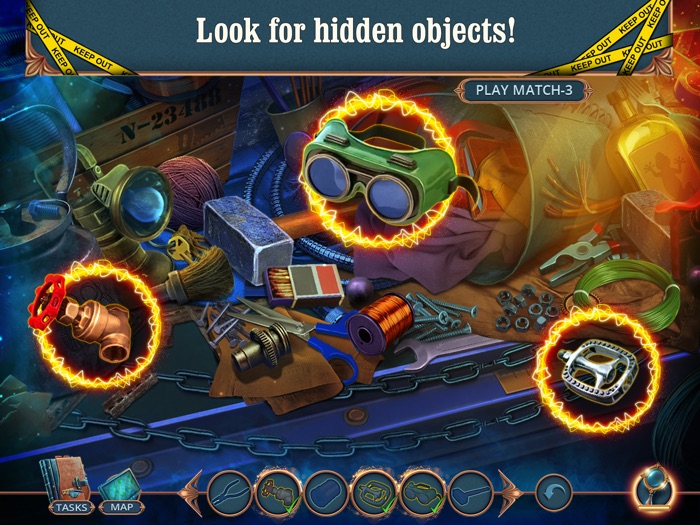Open the Map
Screen dimensions: 700x525
(x=122, y=490)
